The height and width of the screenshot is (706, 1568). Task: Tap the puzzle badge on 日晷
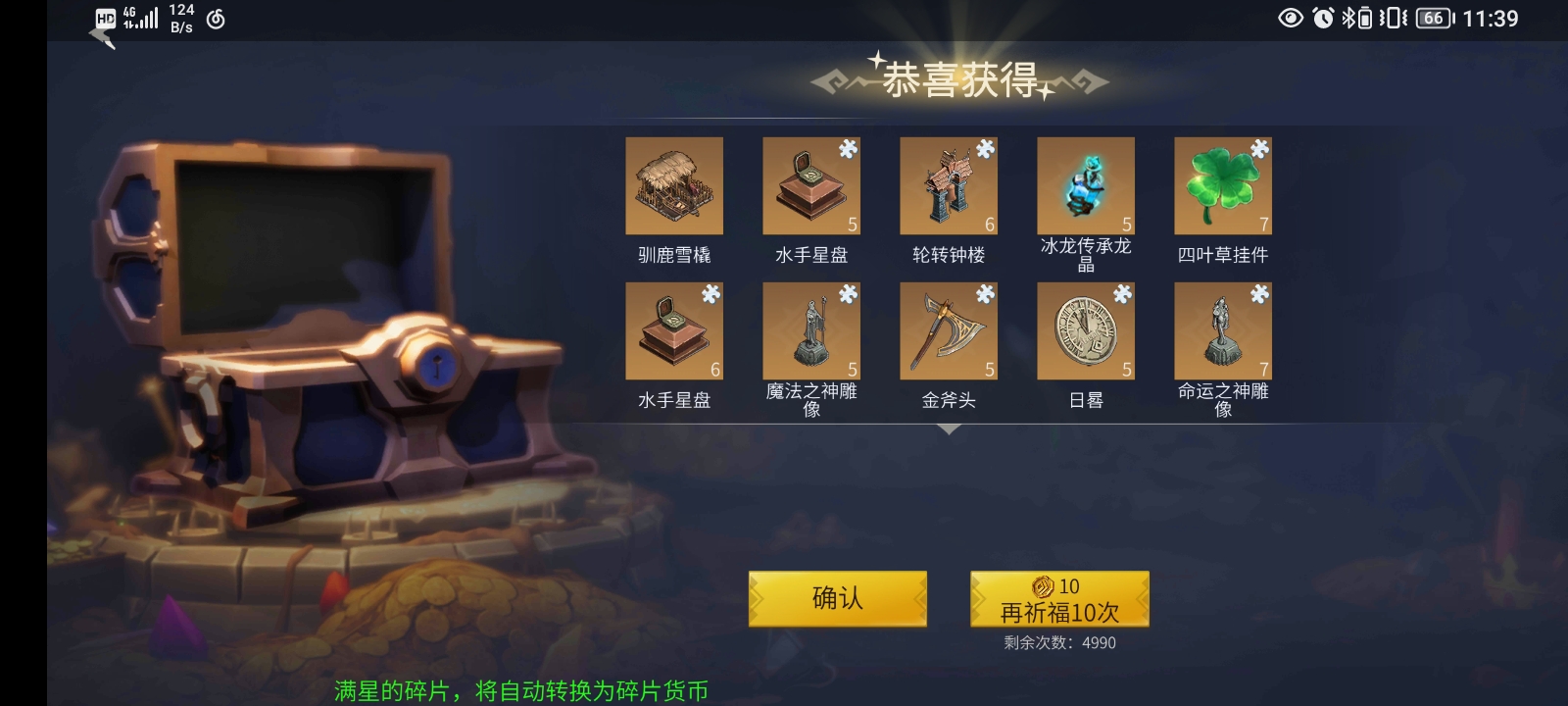tap(1123, 292)
